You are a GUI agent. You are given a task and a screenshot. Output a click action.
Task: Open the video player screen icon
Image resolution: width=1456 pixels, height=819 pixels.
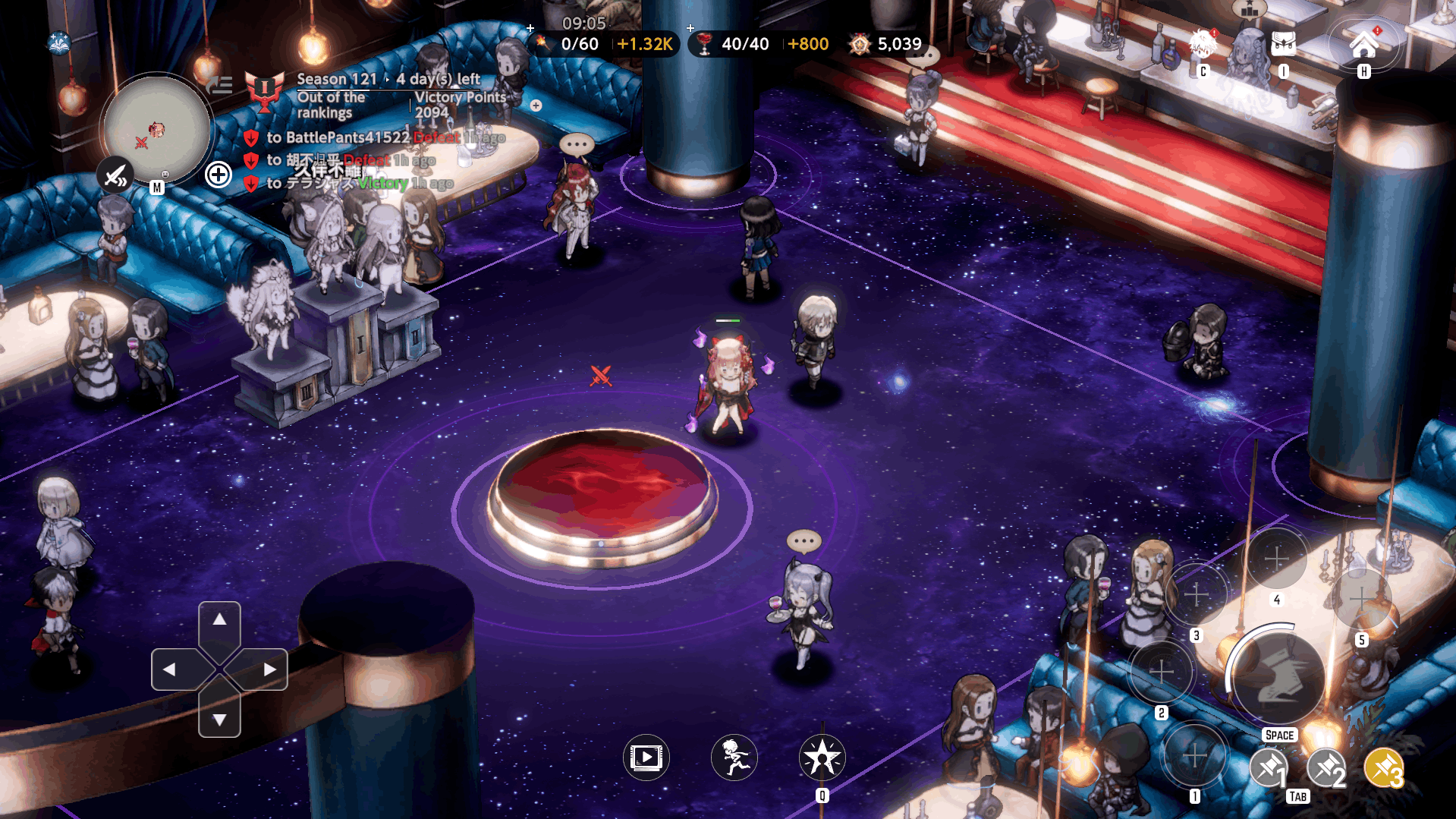click(646, 757)
